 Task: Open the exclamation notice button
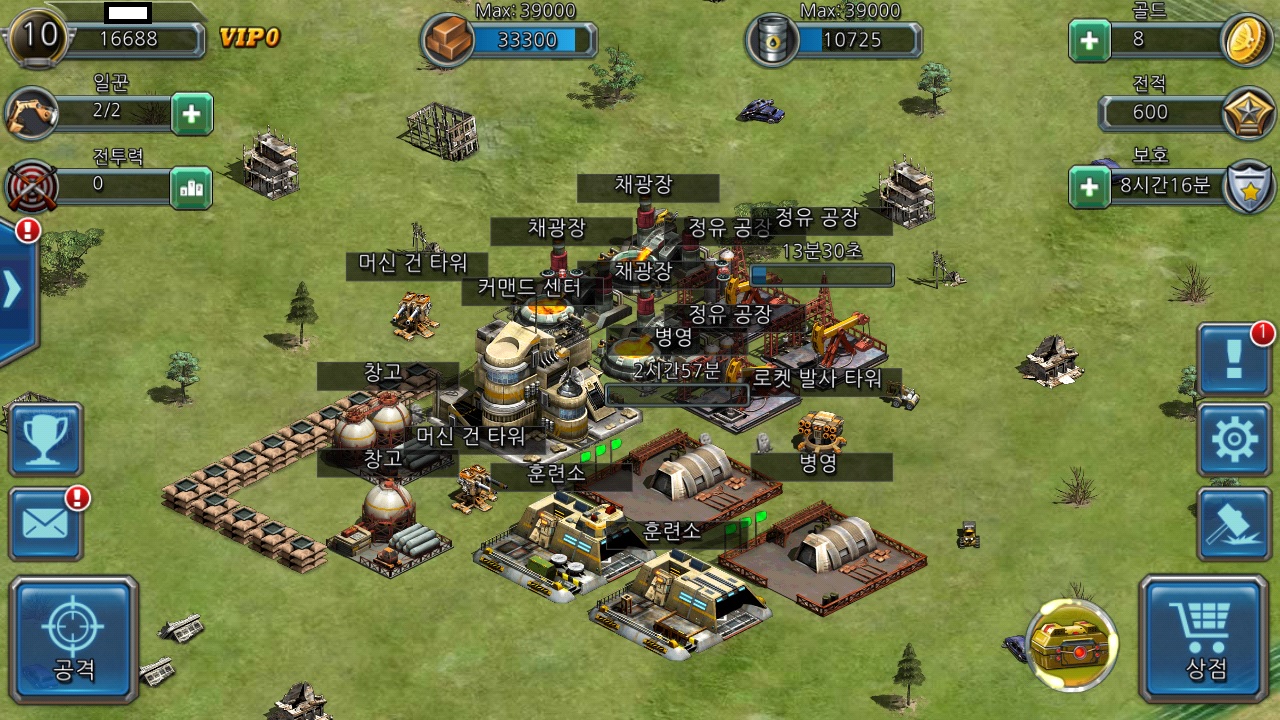(1234, 358)
